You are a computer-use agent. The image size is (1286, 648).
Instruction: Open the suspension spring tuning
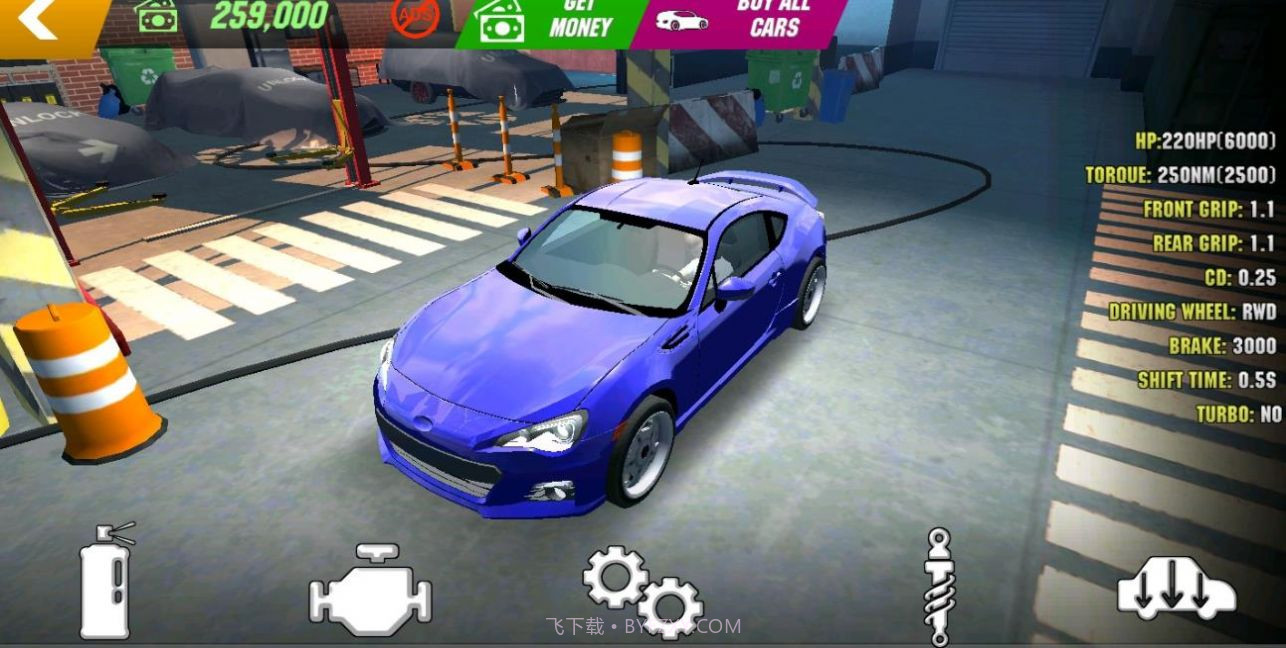click(938, 586)
